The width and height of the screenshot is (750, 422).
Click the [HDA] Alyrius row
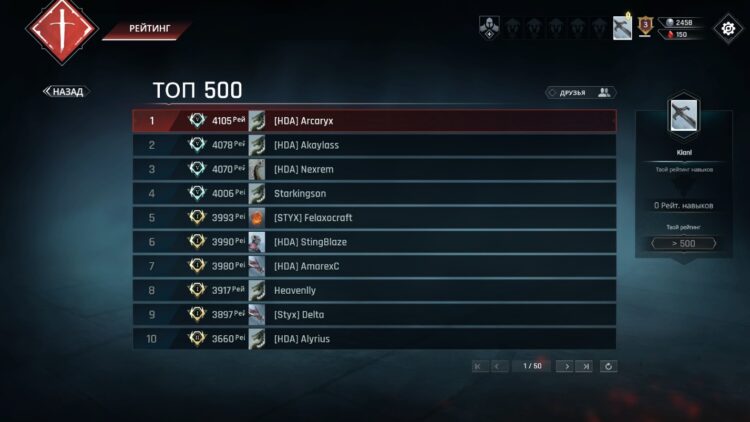tap(374, 339)
